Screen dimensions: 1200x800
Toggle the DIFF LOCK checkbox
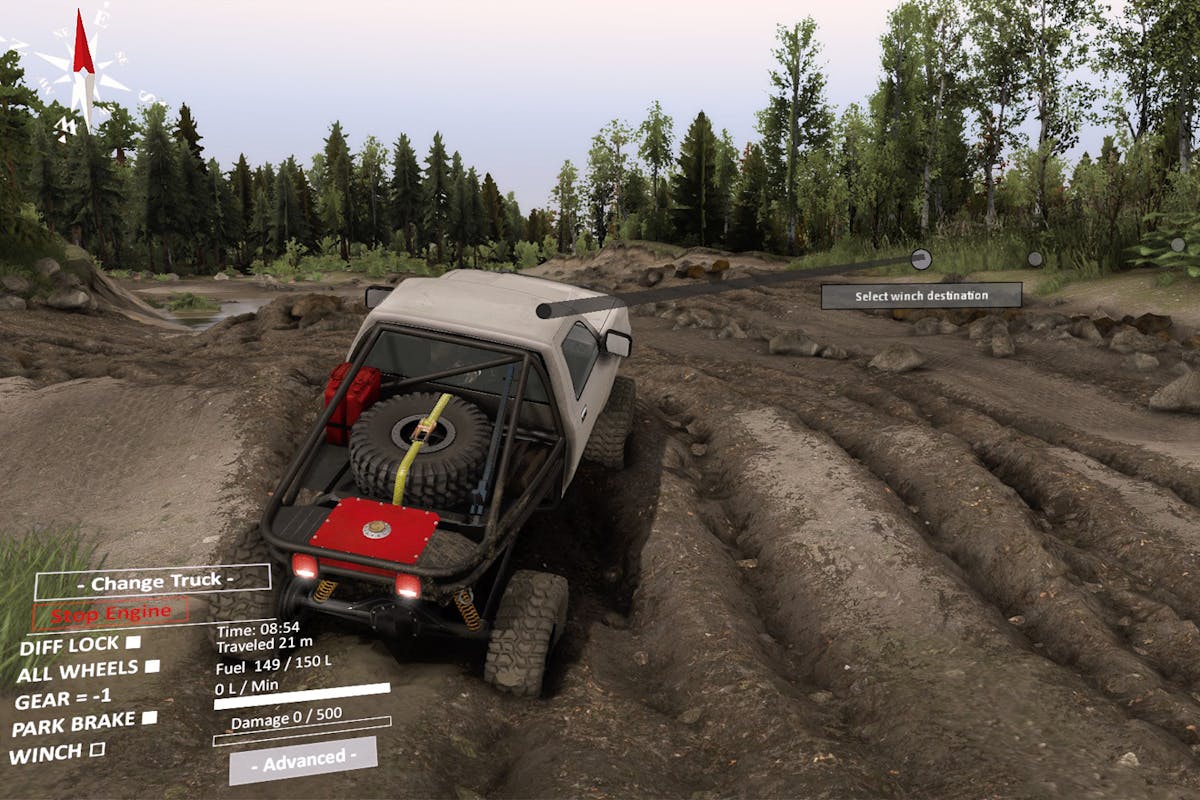tap(133, 642)
